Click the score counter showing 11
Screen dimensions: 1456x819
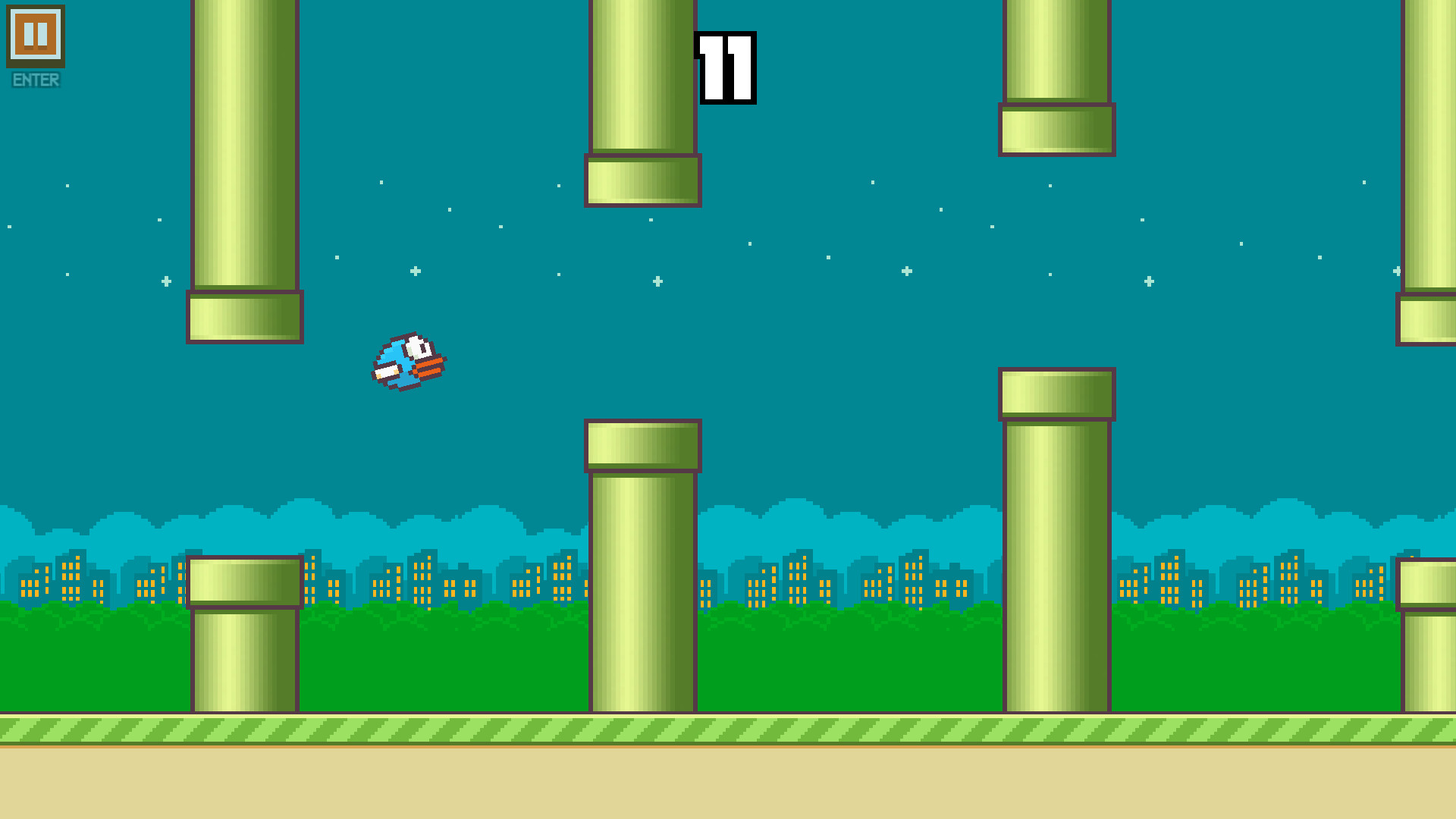(x=726, y=68)
